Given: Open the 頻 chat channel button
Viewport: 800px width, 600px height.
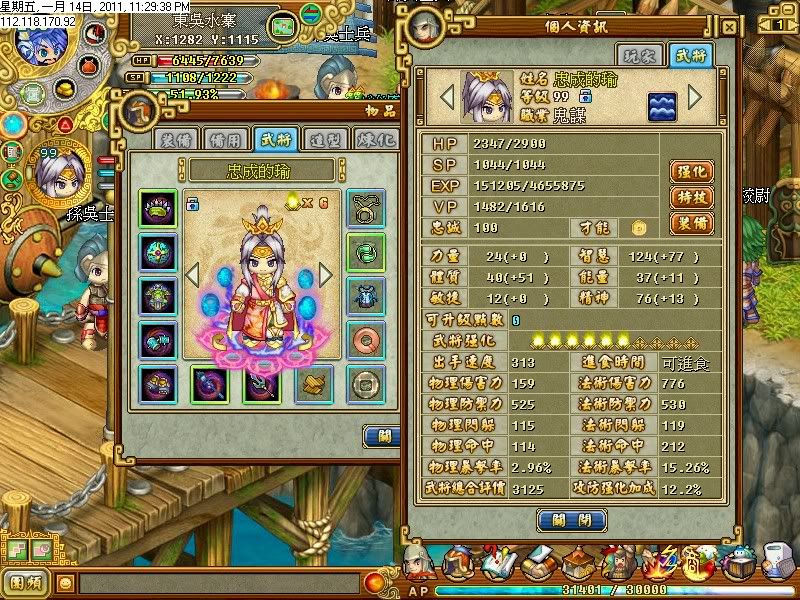Looking at the screenshot, I should coord(25,581).
